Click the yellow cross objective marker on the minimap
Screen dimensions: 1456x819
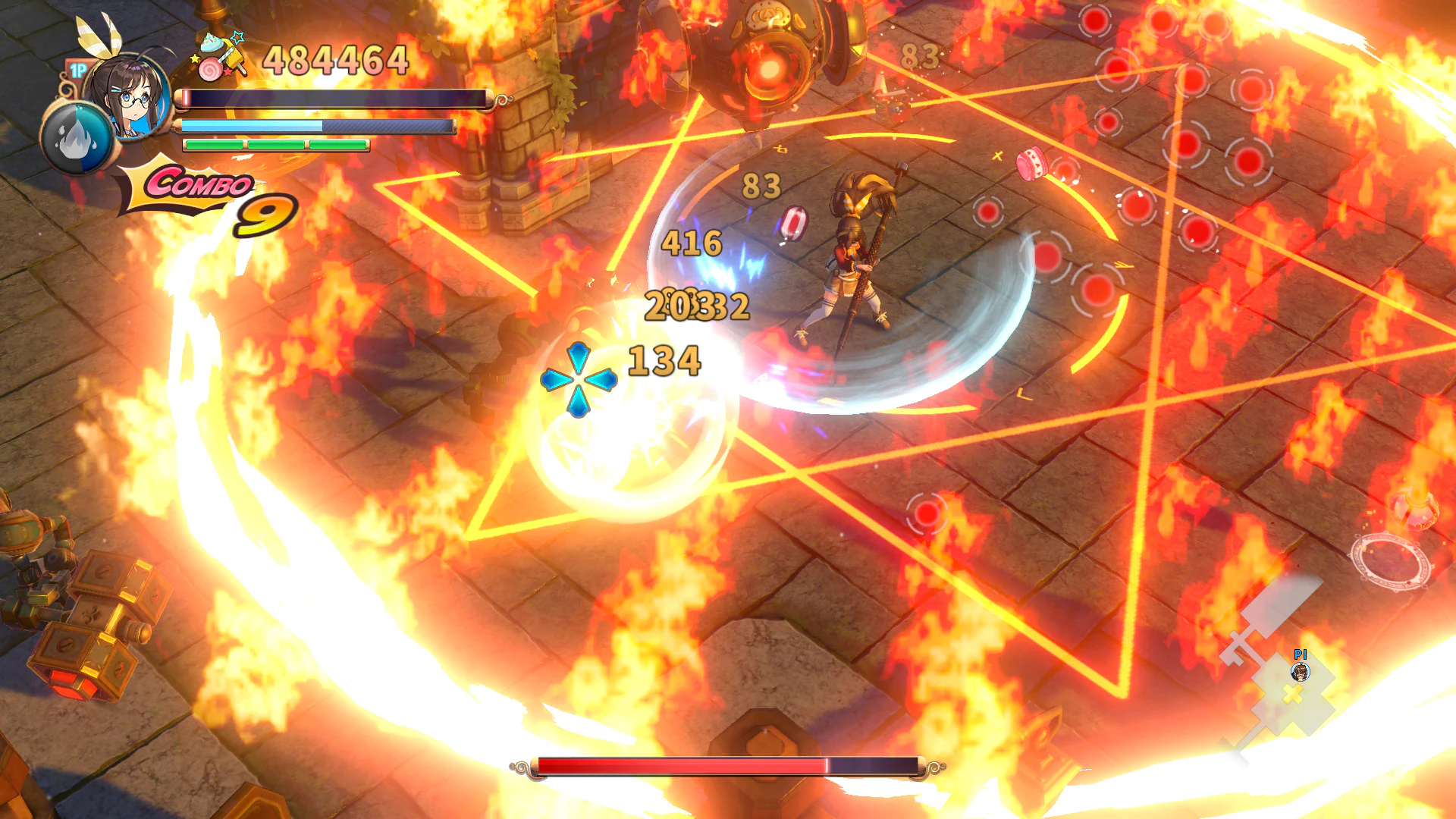[1291, 695]
